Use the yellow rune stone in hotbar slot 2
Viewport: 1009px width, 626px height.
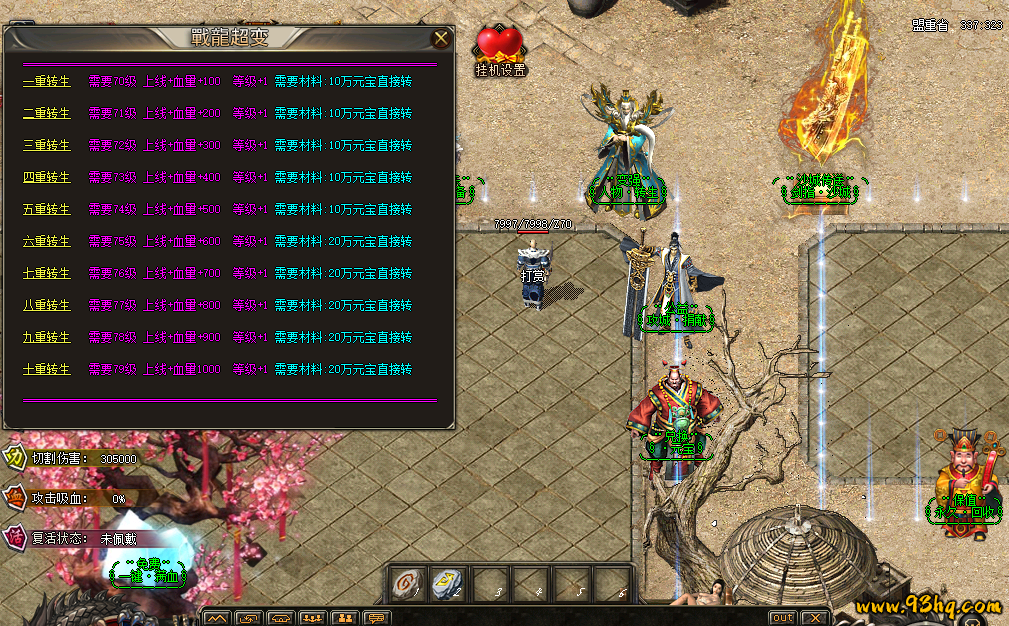coord(448,584)
